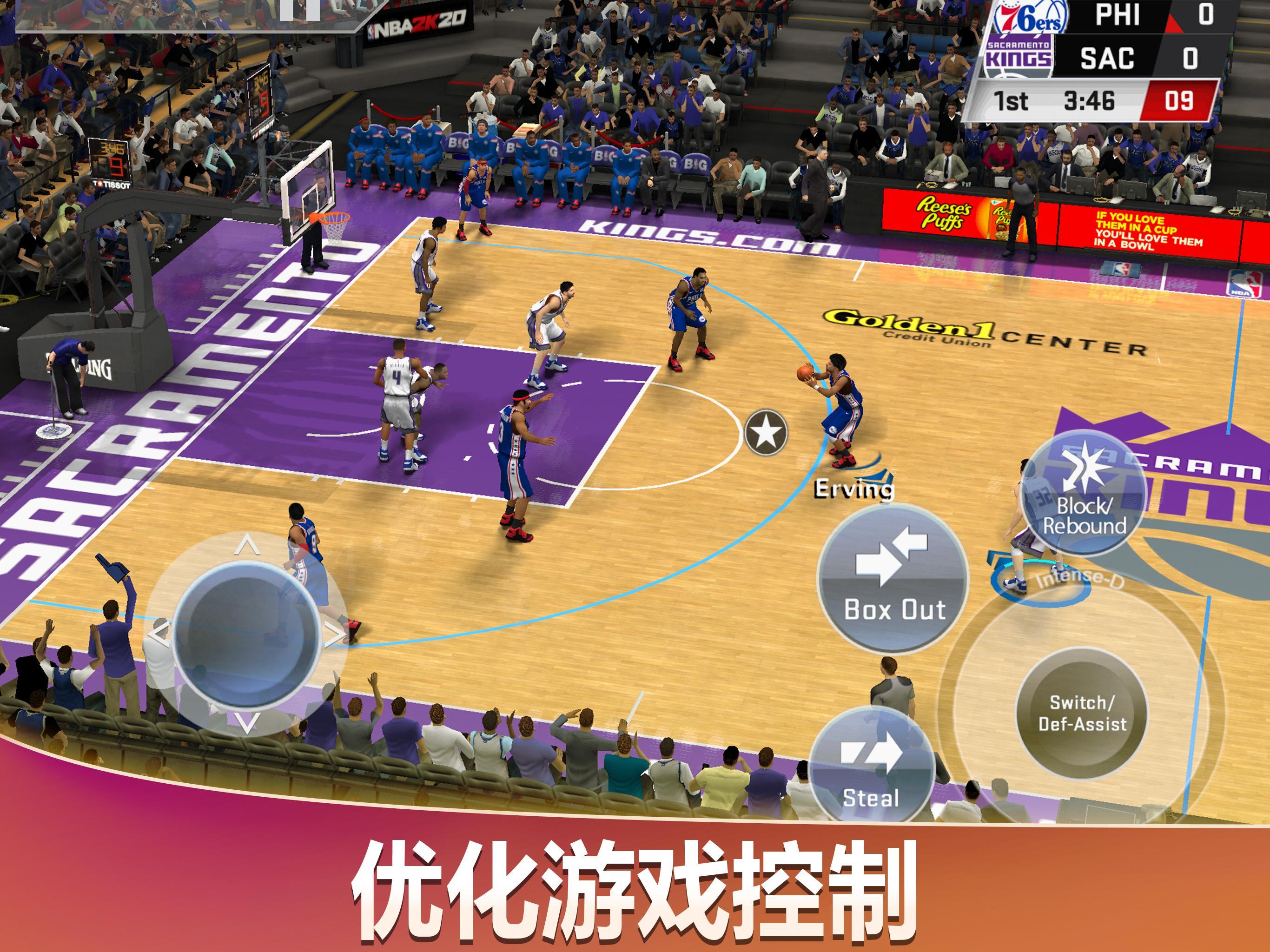
Task: Tap the Sacramento Kings logo on scoreboard
Action: click(x=1019, y=55)
